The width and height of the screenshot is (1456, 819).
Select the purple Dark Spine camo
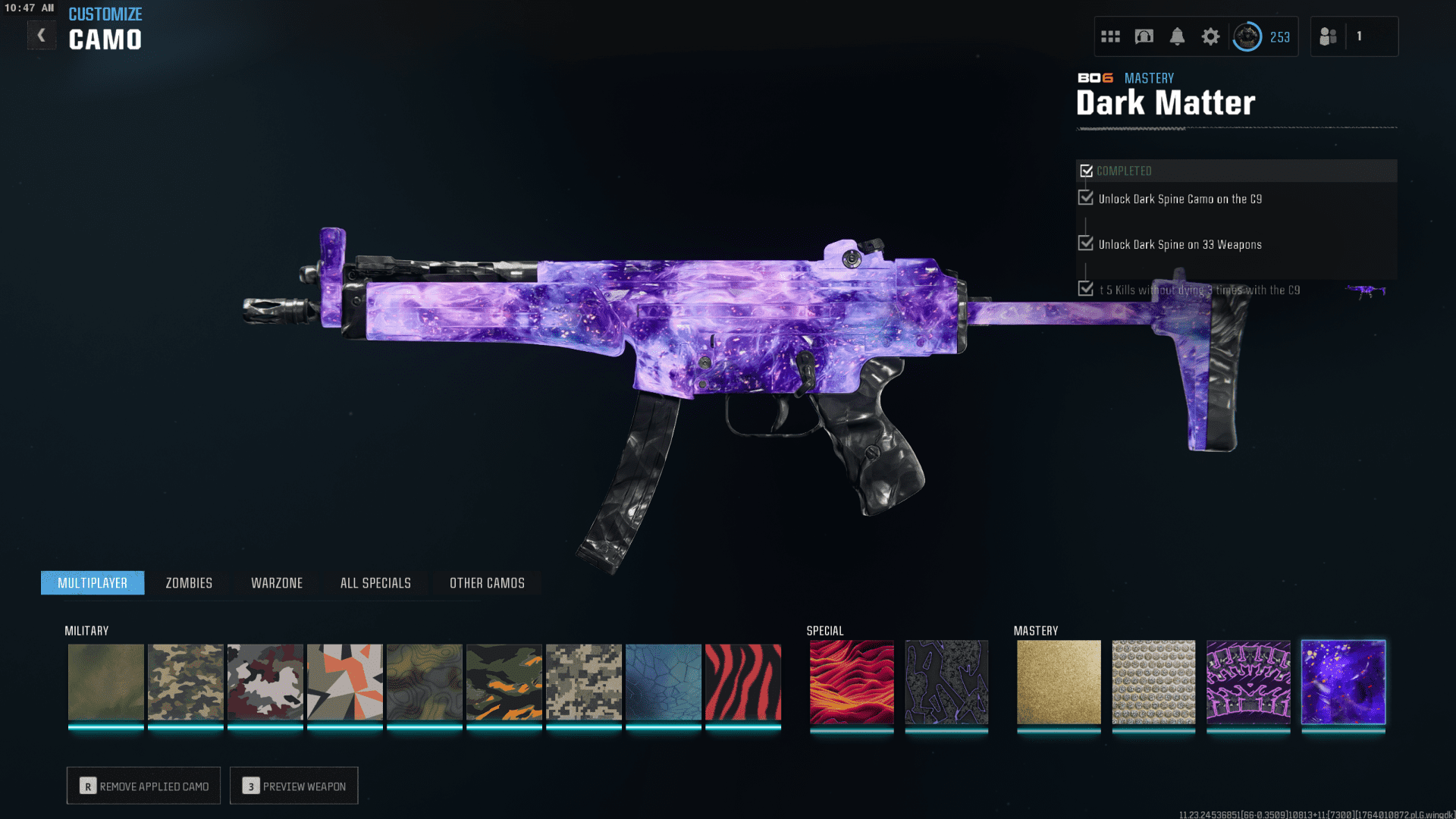(x=1248, y=682)
